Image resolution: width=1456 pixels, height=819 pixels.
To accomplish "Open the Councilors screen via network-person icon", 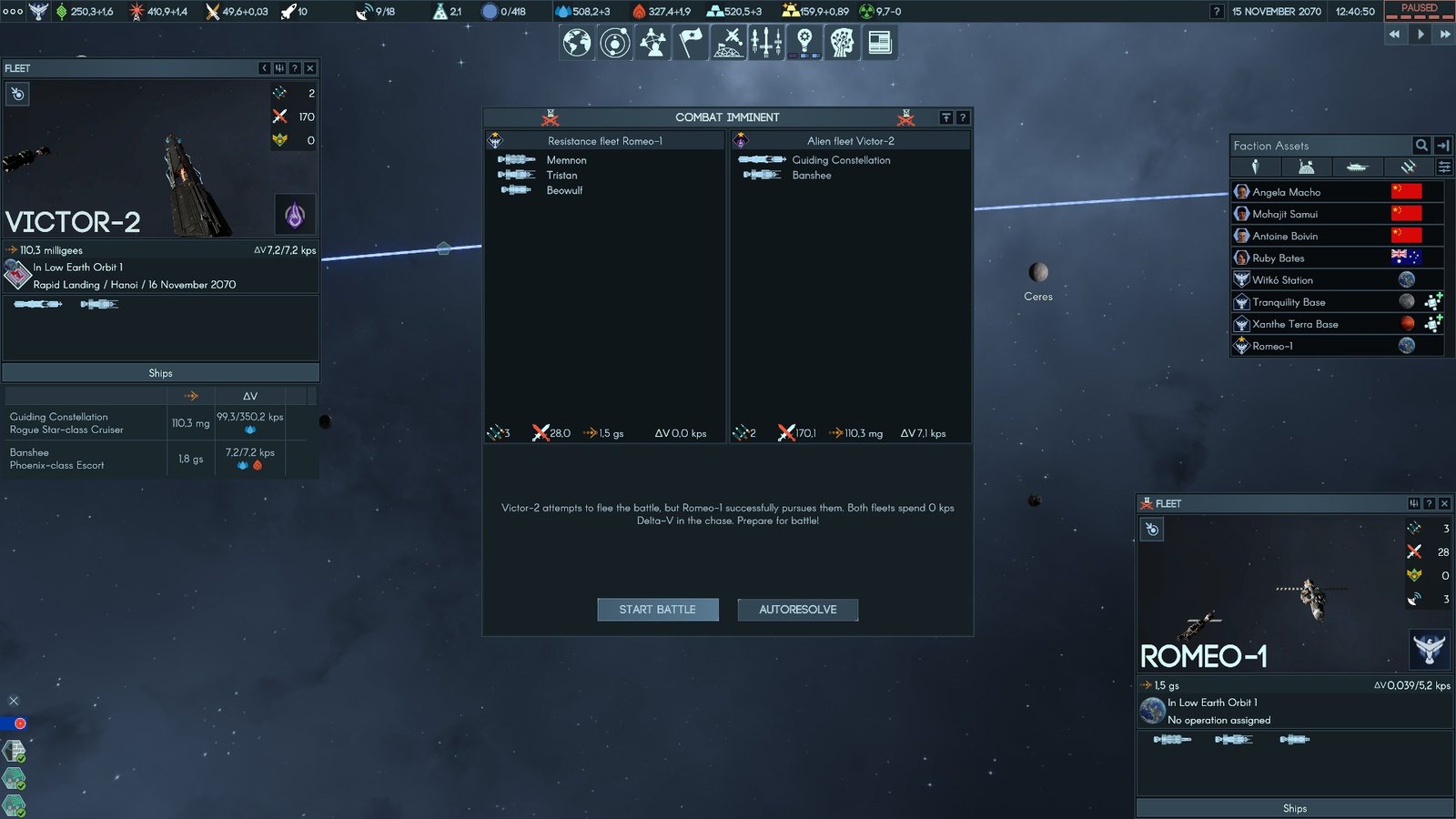I will [x=652, y=41].
